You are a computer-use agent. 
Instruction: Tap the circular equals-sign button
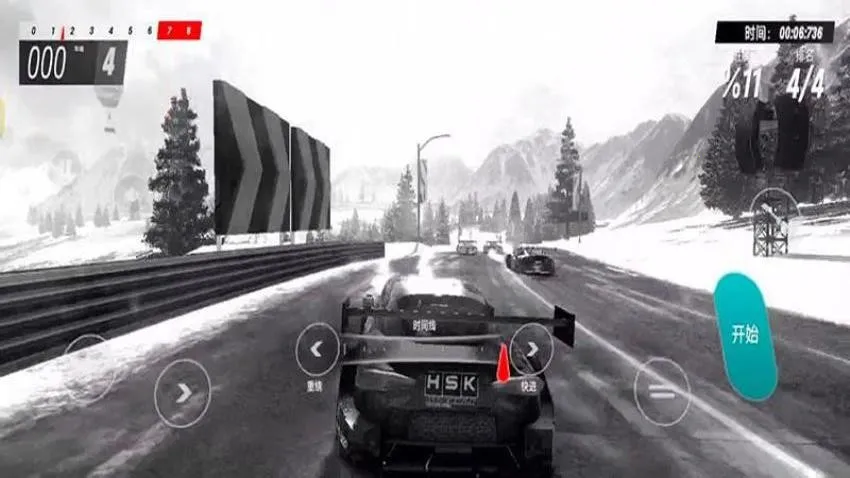click(661, 392)
